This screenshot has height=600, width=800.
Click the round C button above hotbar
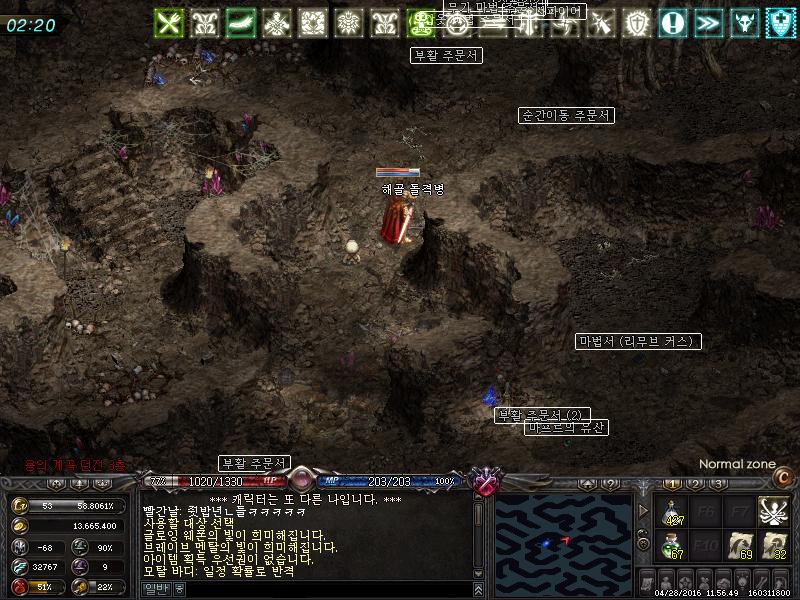[784, 479]
